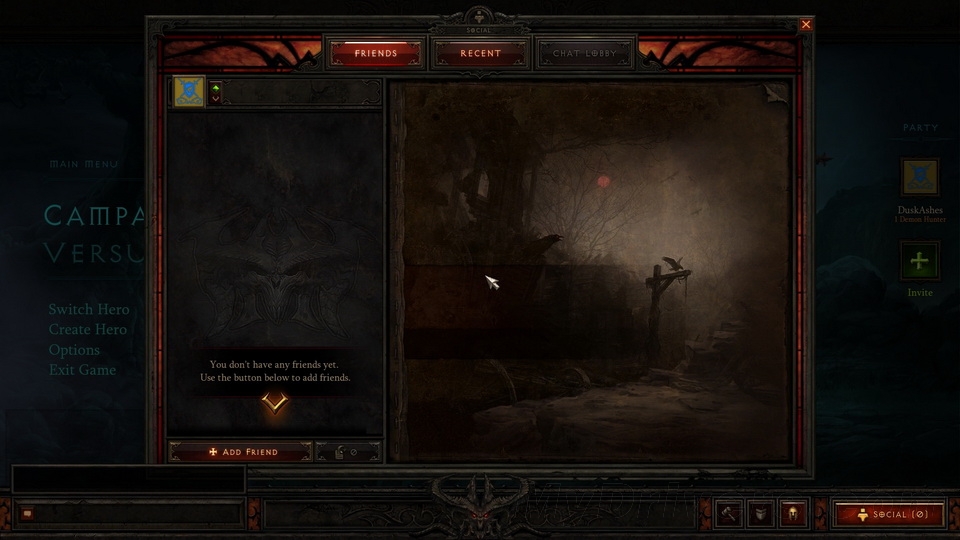Image resolution: width=960 pixels, height=540 pixels.
Task: Click the chat icon in bottom-left bar
Action: click(27, 514)
